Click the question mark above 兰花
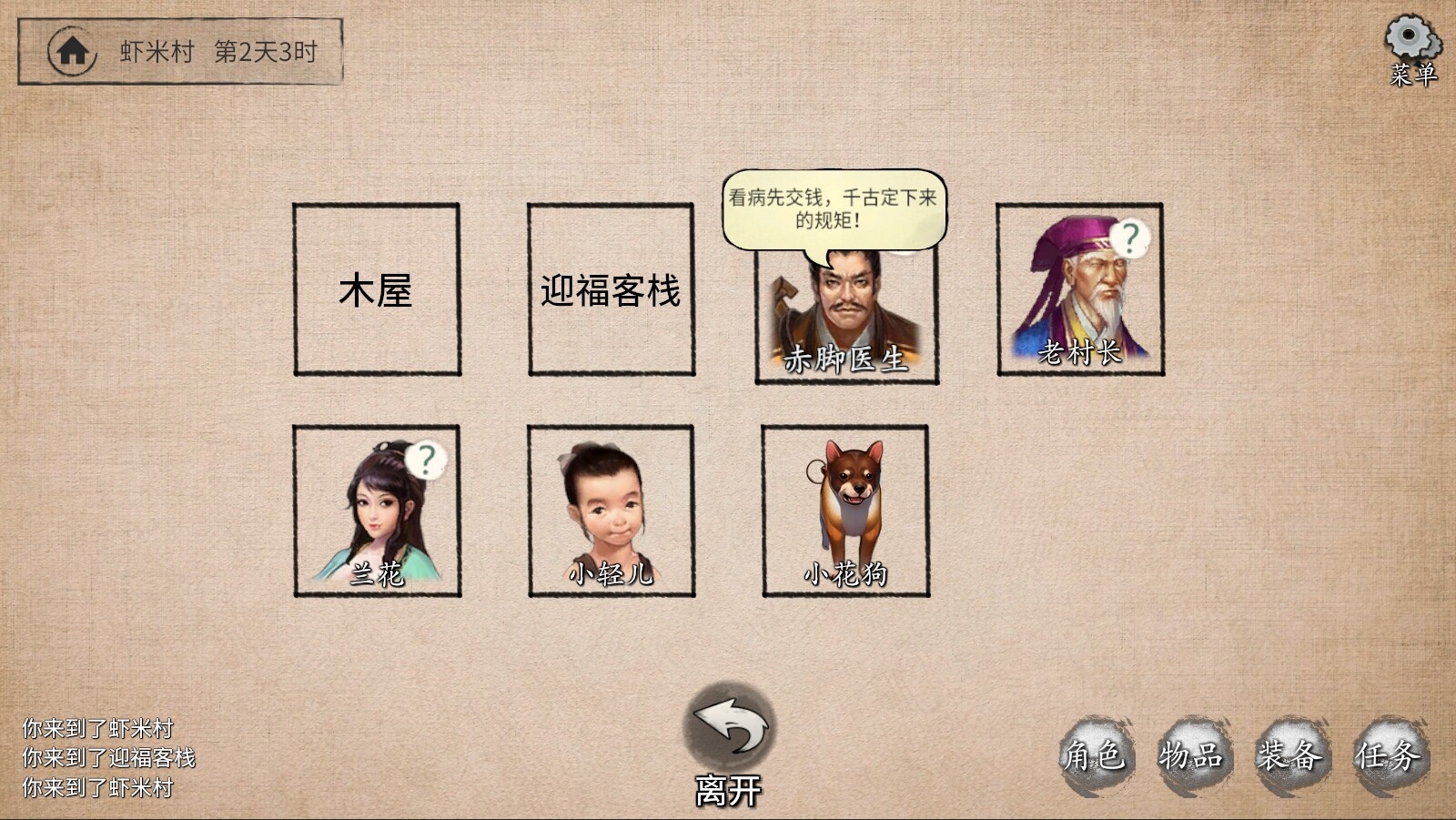Viewport: 1456px width, 820px height. [428, 460]
